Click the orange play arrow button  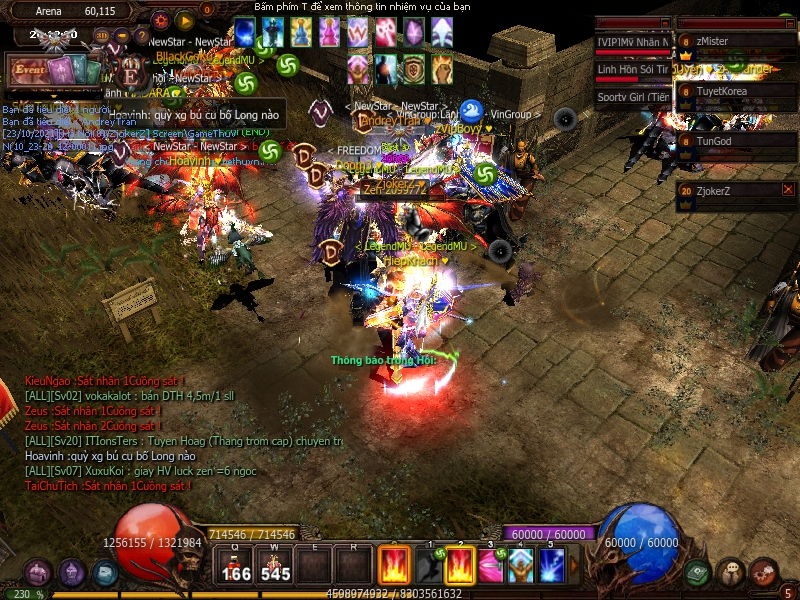(x=185, y=20)
